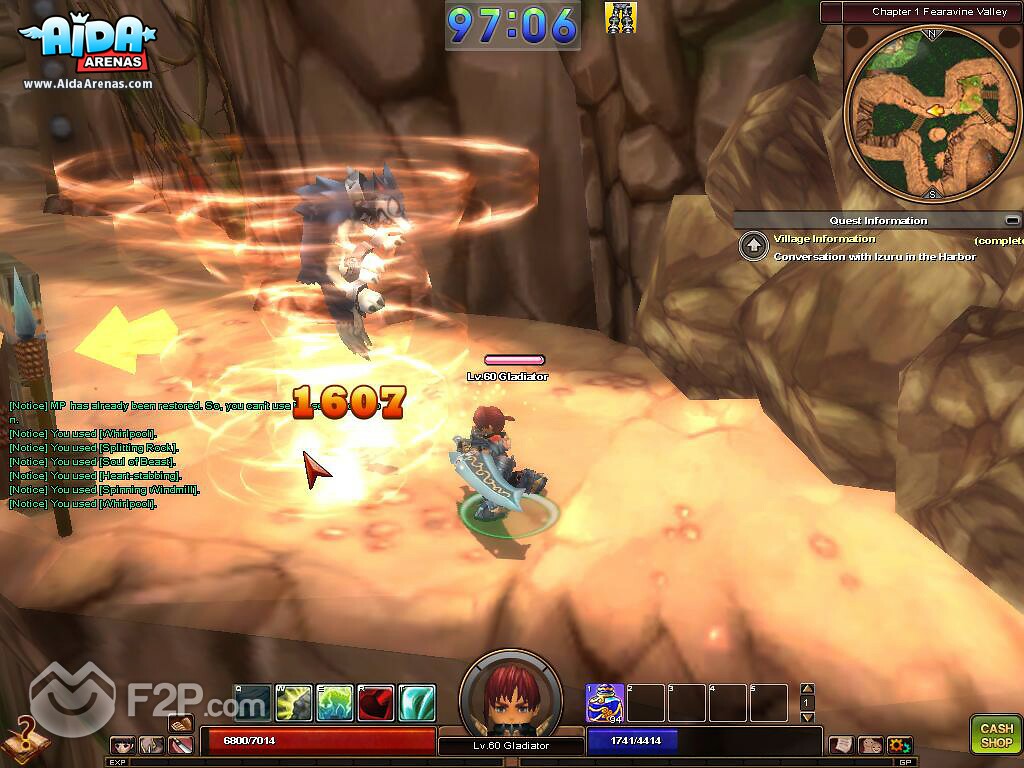Viewport: 1024px width, 768px height.
Task: Open settings with the gear icon
Action: (x=898, y=745)
